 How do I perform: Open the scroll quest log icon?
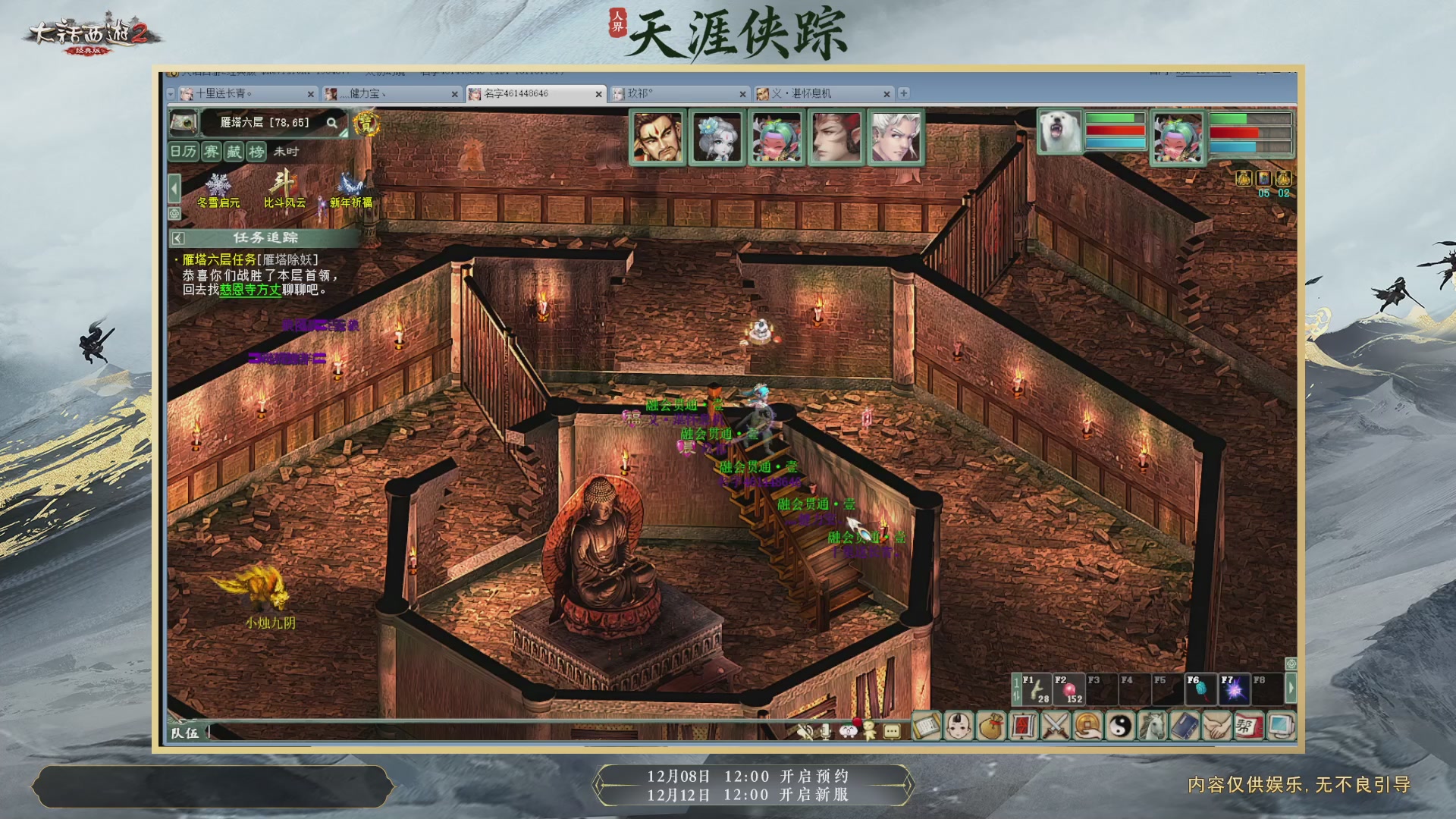coord(927,726)
